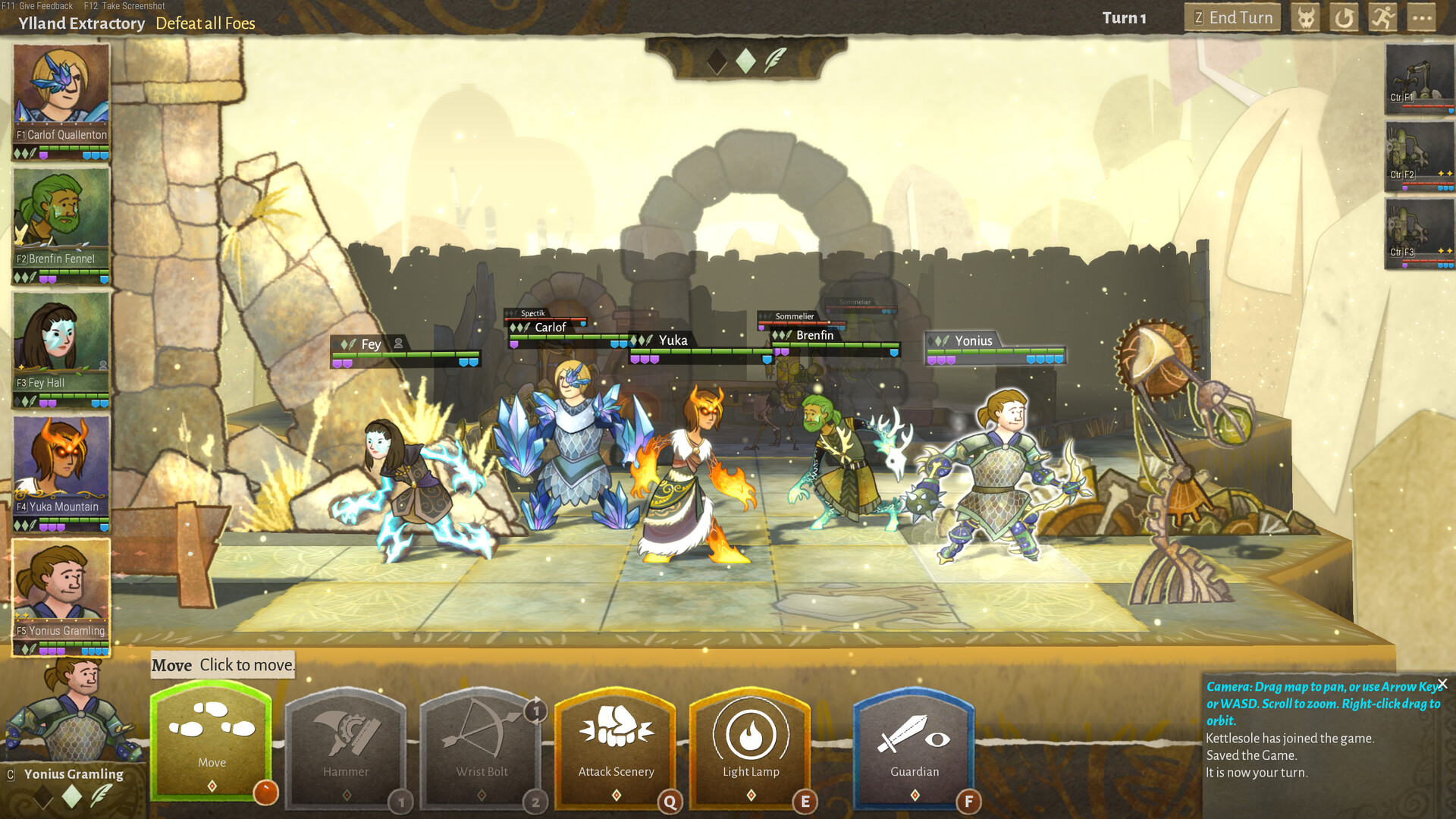Open the restart battle icon
Image resolution: width=1456 pixels, height=819 pixels.
coord(1343,17)
